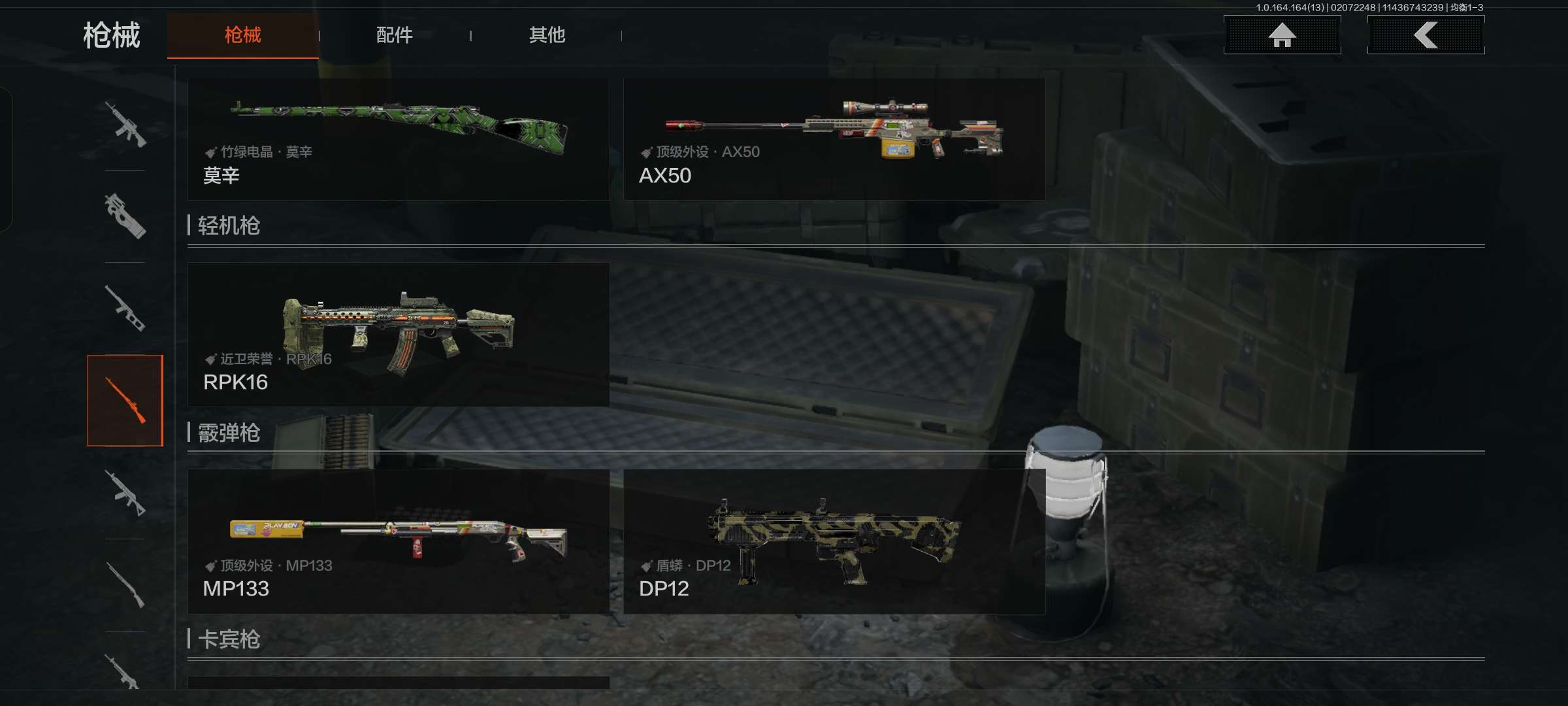
Task: Go to the home screen
Action: click(1282, 35)
